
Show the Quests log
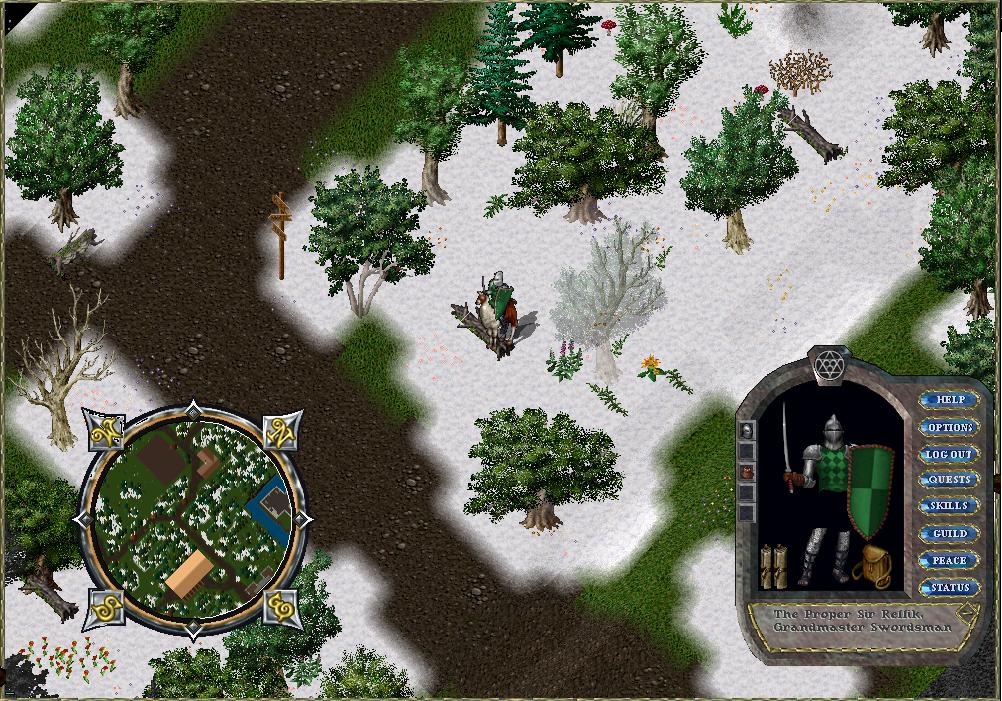tap(949, 480)
